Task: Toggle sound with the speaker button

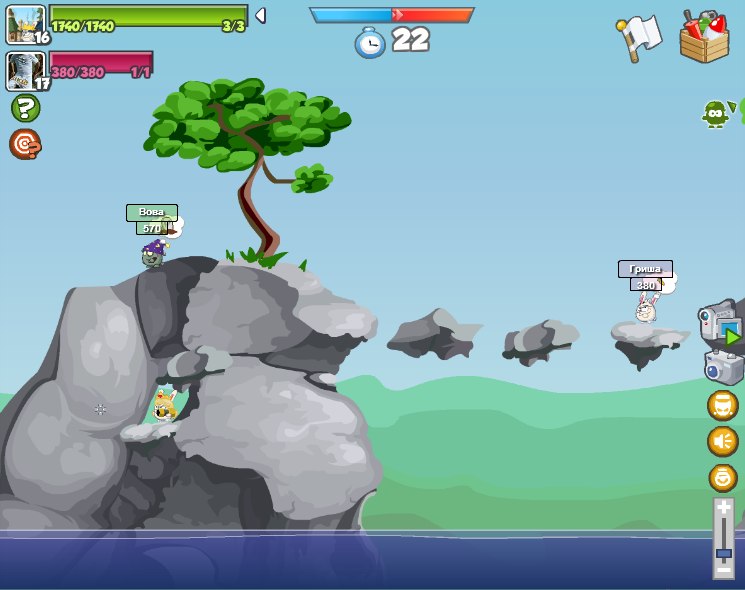Action: (x=723, y=441)
